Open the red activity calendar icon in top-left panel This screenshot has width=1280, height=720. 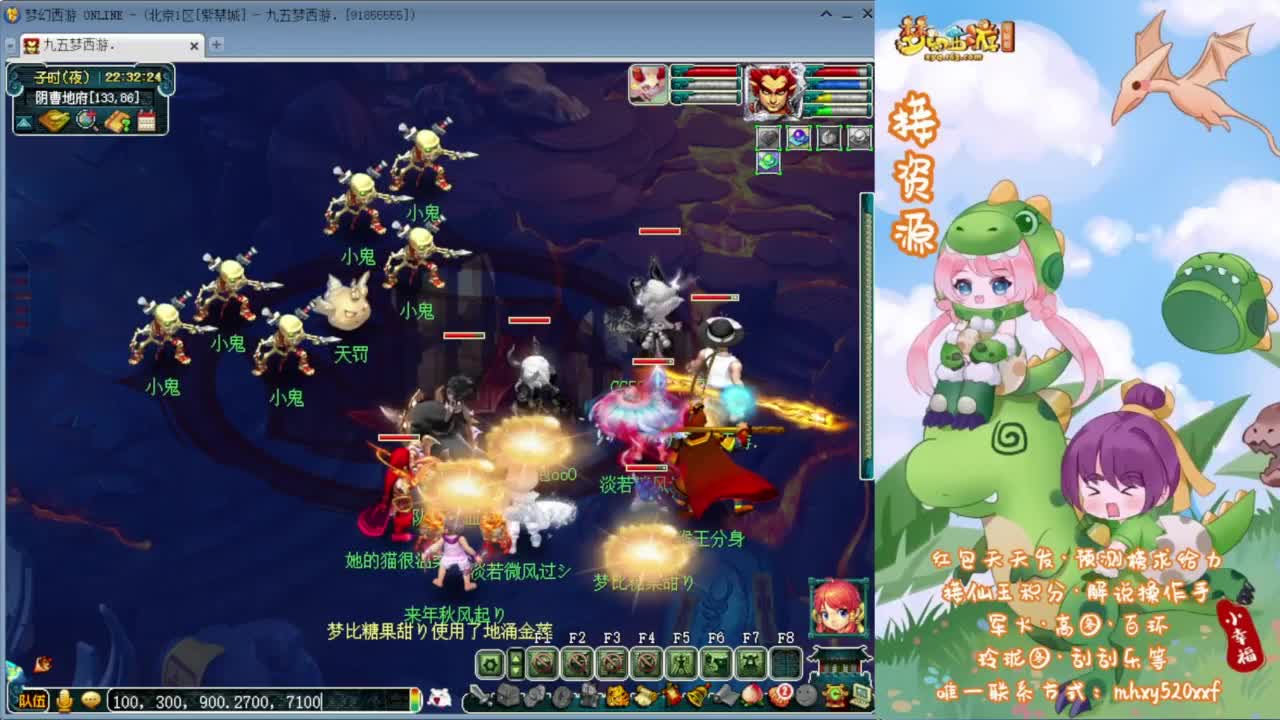[145, 119]
